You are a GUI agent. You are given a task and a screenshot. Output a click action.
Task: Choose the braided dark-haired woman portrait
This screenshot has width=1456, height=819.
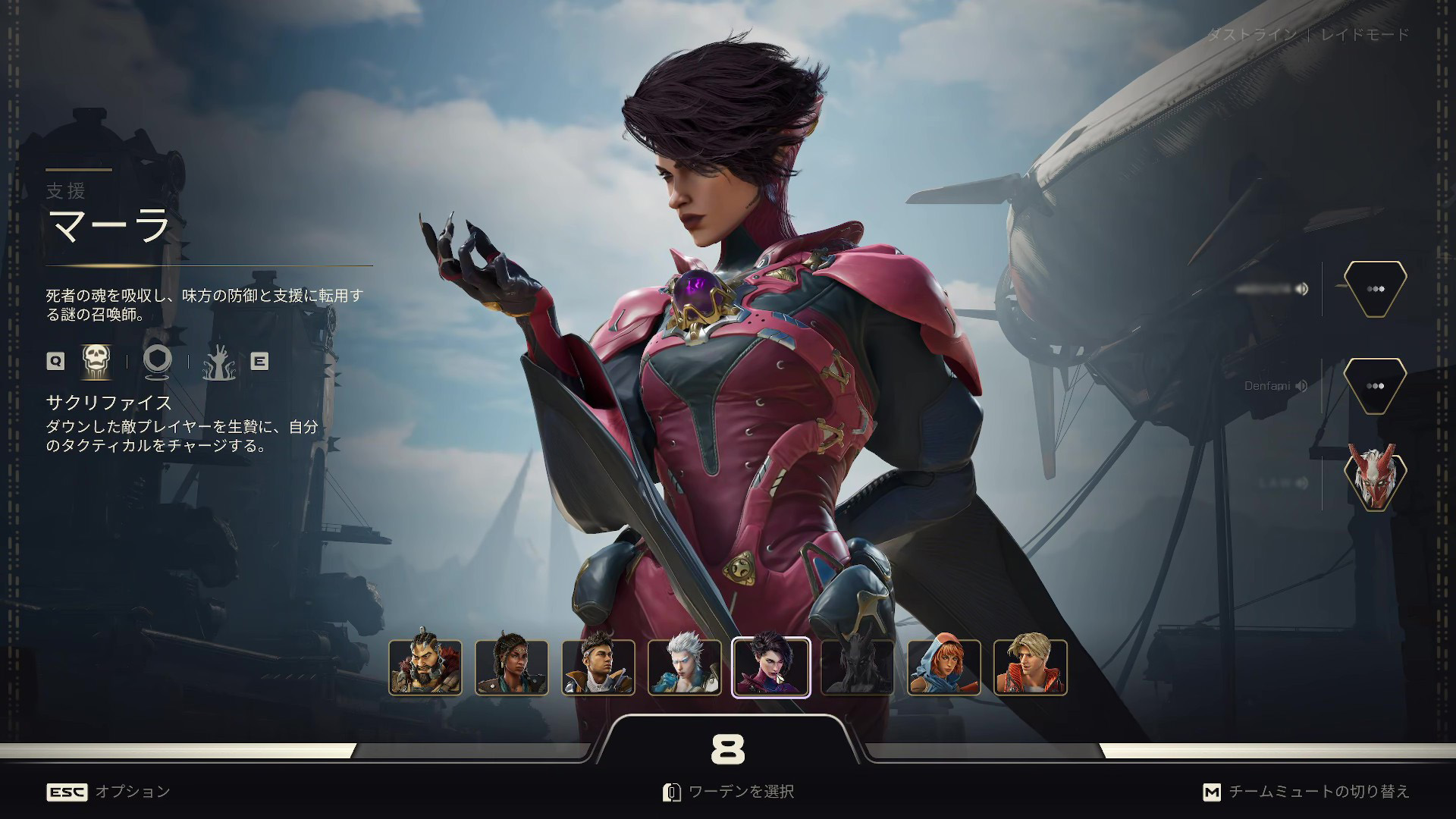(512, 667)
